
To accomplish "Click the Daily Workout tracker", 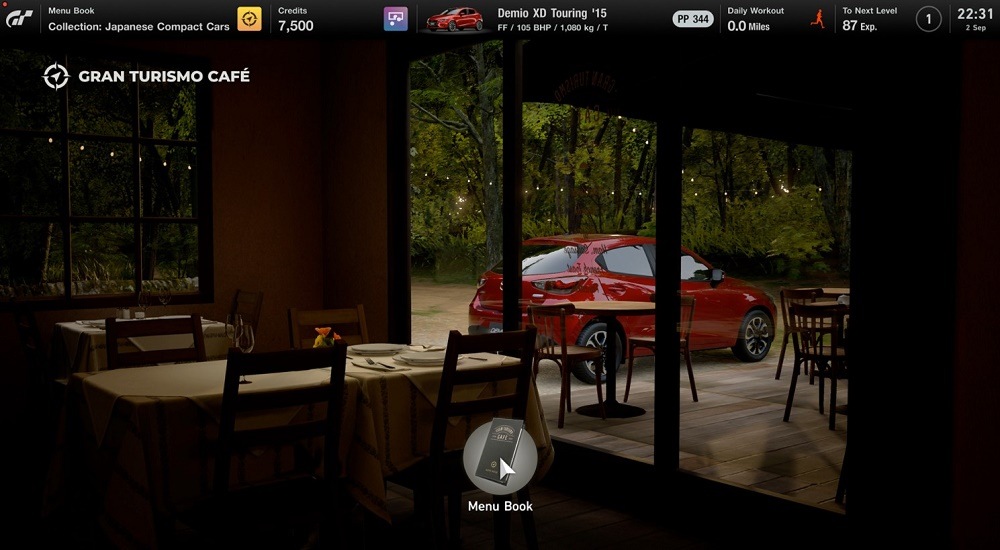I will tap(755, 19).
